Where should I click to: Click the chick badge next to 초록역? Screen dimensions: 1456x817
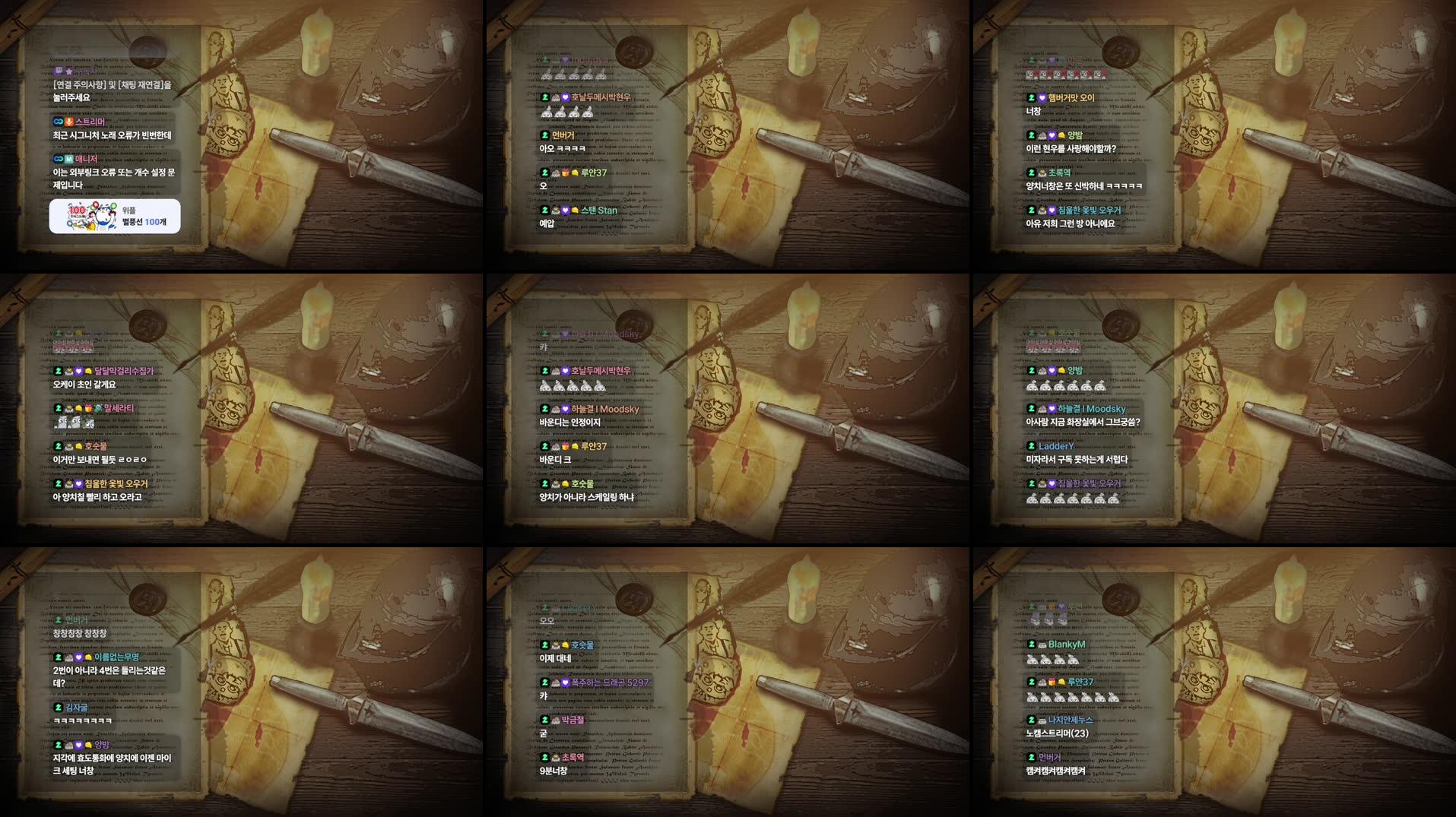pyautogui.click(x=1043, y=173)
